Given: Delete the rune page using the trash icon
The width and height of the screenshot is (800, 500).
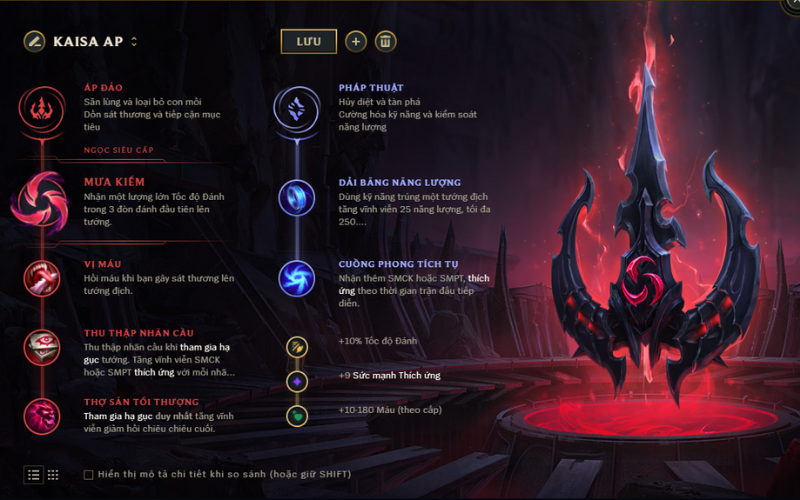Looking at the screenshot, I should coord(385,41).
